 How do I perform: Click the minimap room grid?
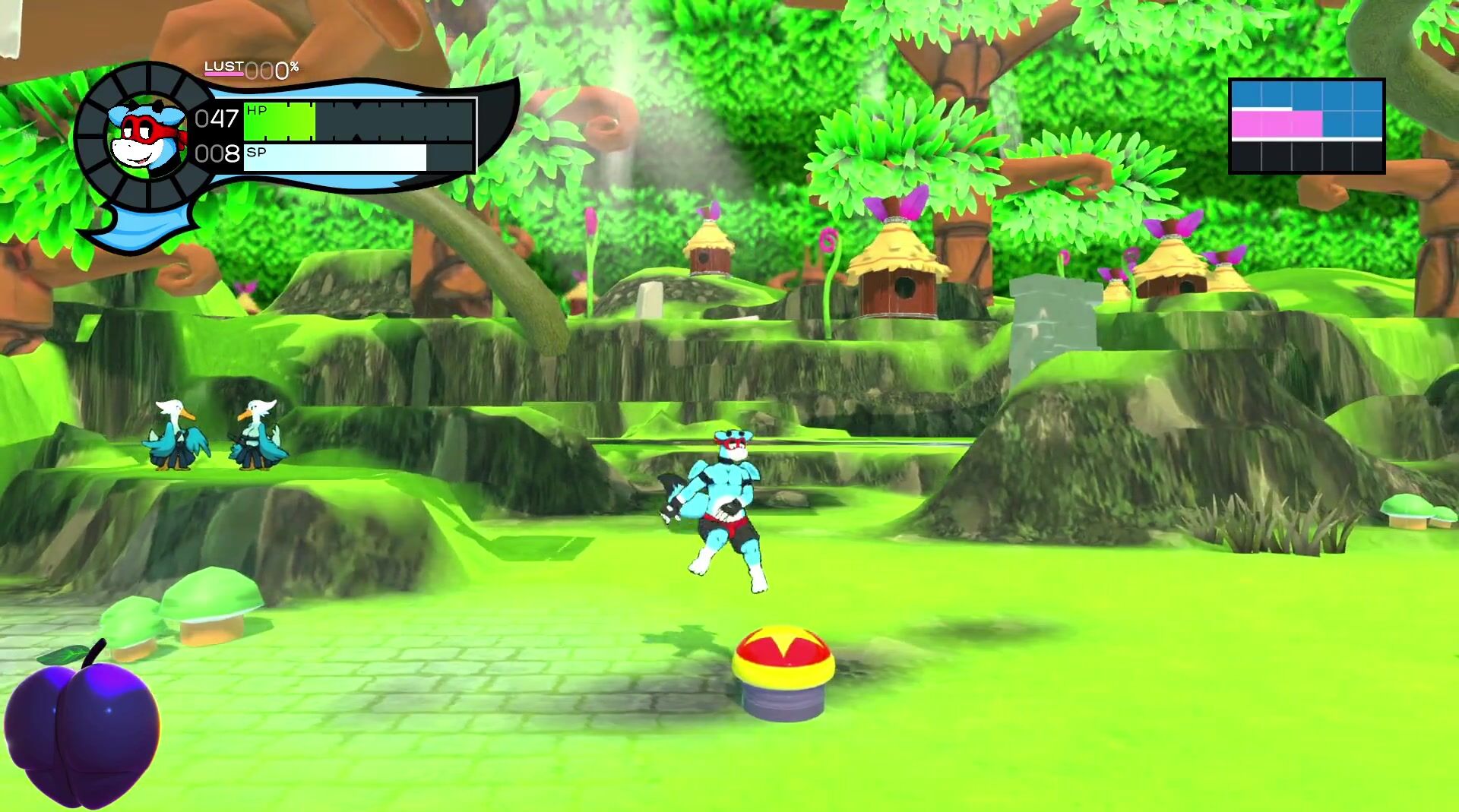[x=1306, y=126]
